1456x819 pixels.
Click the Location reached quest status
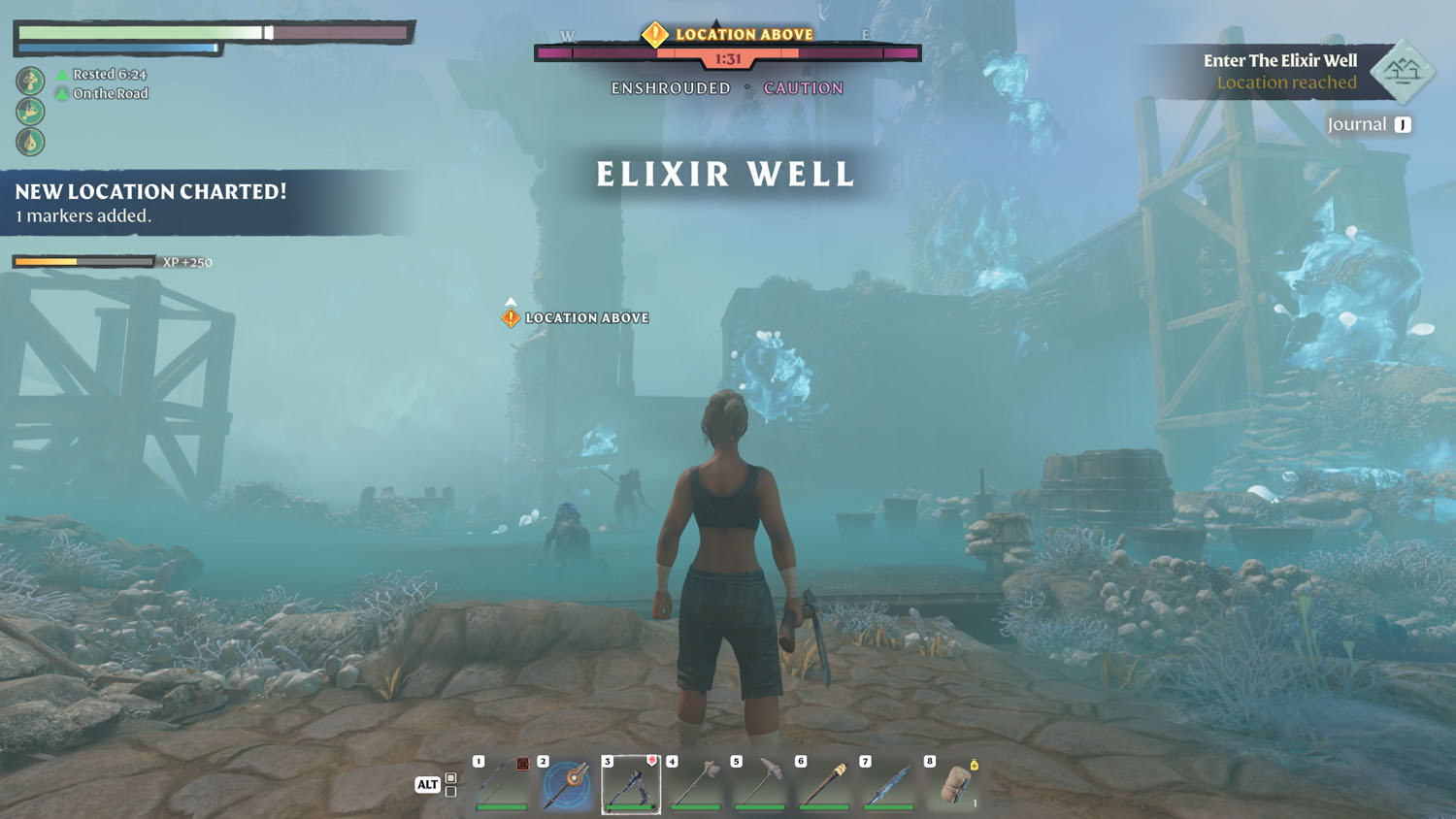1286,82
